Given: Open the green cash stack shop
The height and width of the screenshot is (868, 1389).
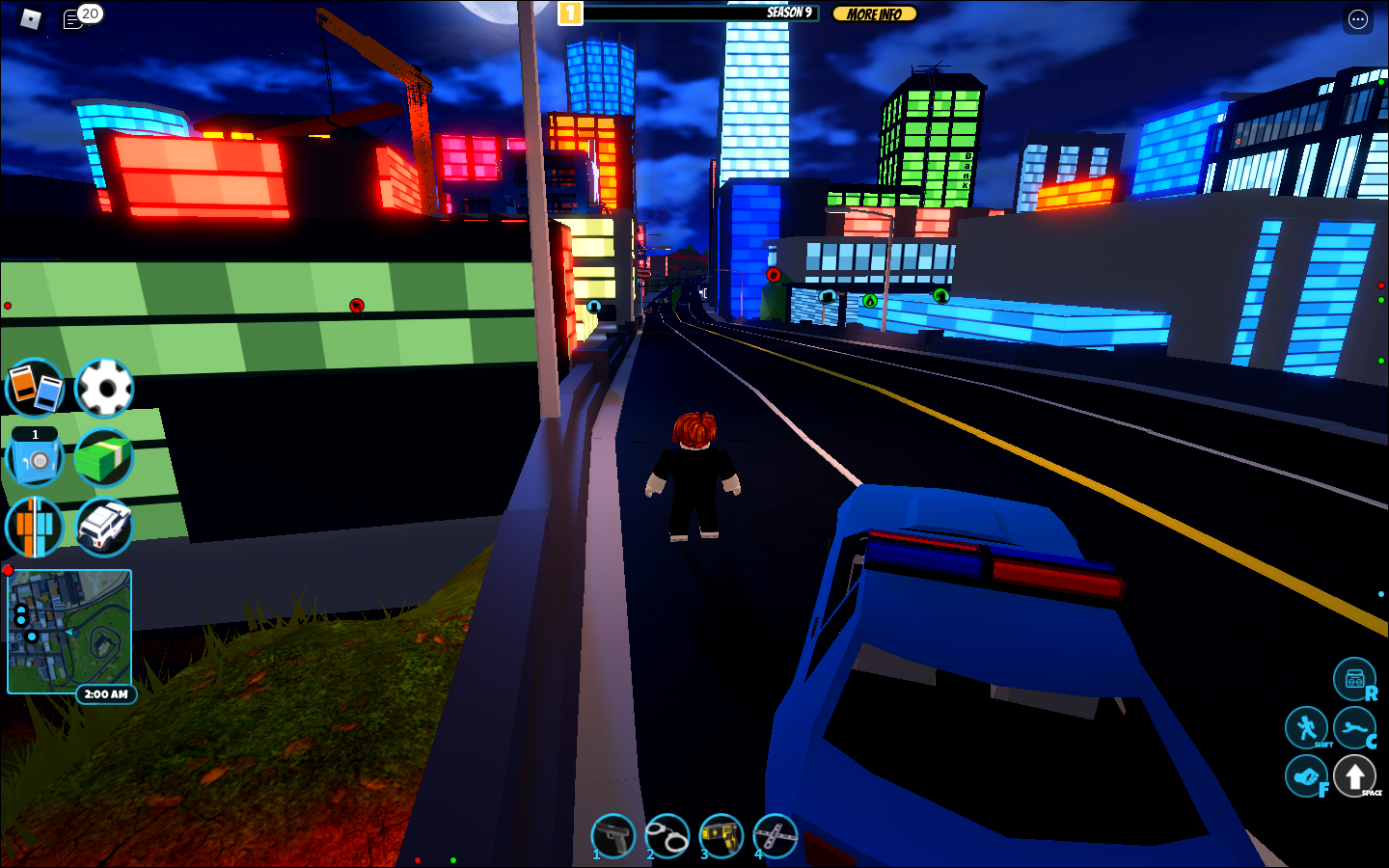Looking at the screenshot, I should (104, 457).
